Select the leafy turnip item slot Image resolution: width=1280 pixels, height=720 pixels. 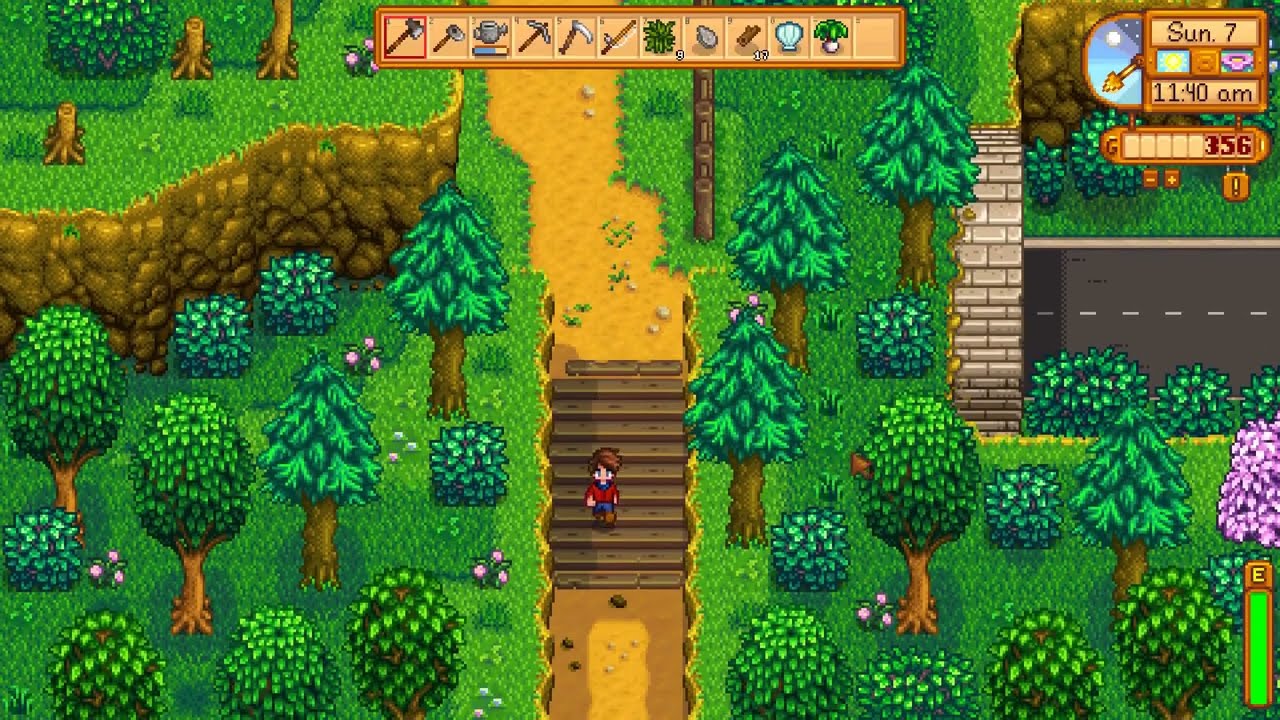[833, 38]
